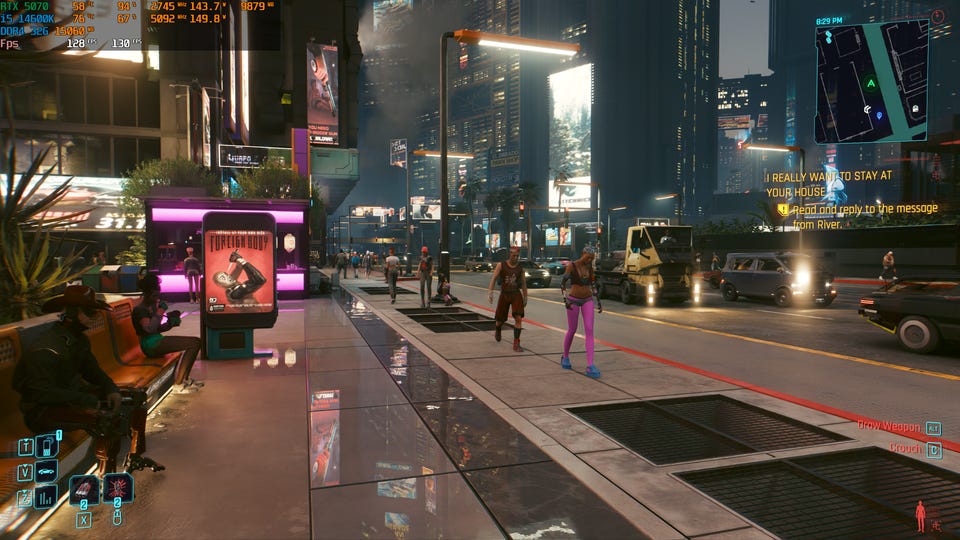960x540 pixels.
Task: Select the red grenade gadget slot
Action: pos(118,488)
